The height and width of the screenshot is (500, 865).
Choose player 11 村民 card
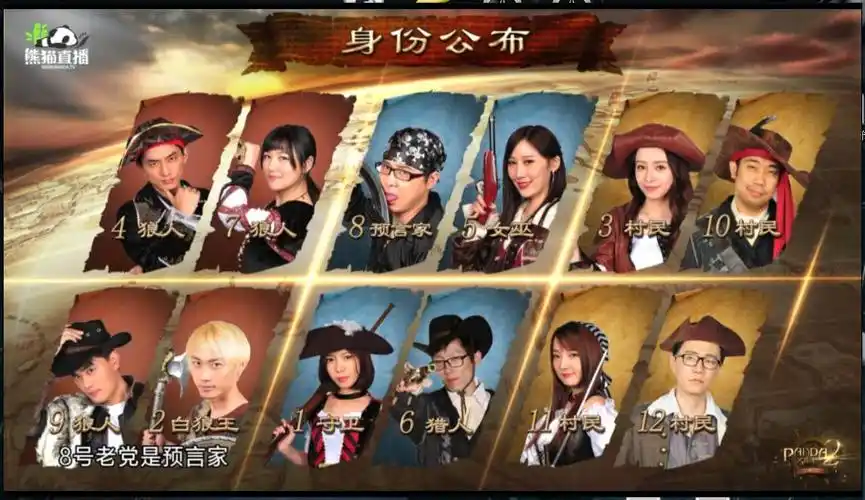pyautogui.click(x=578, y=378)
